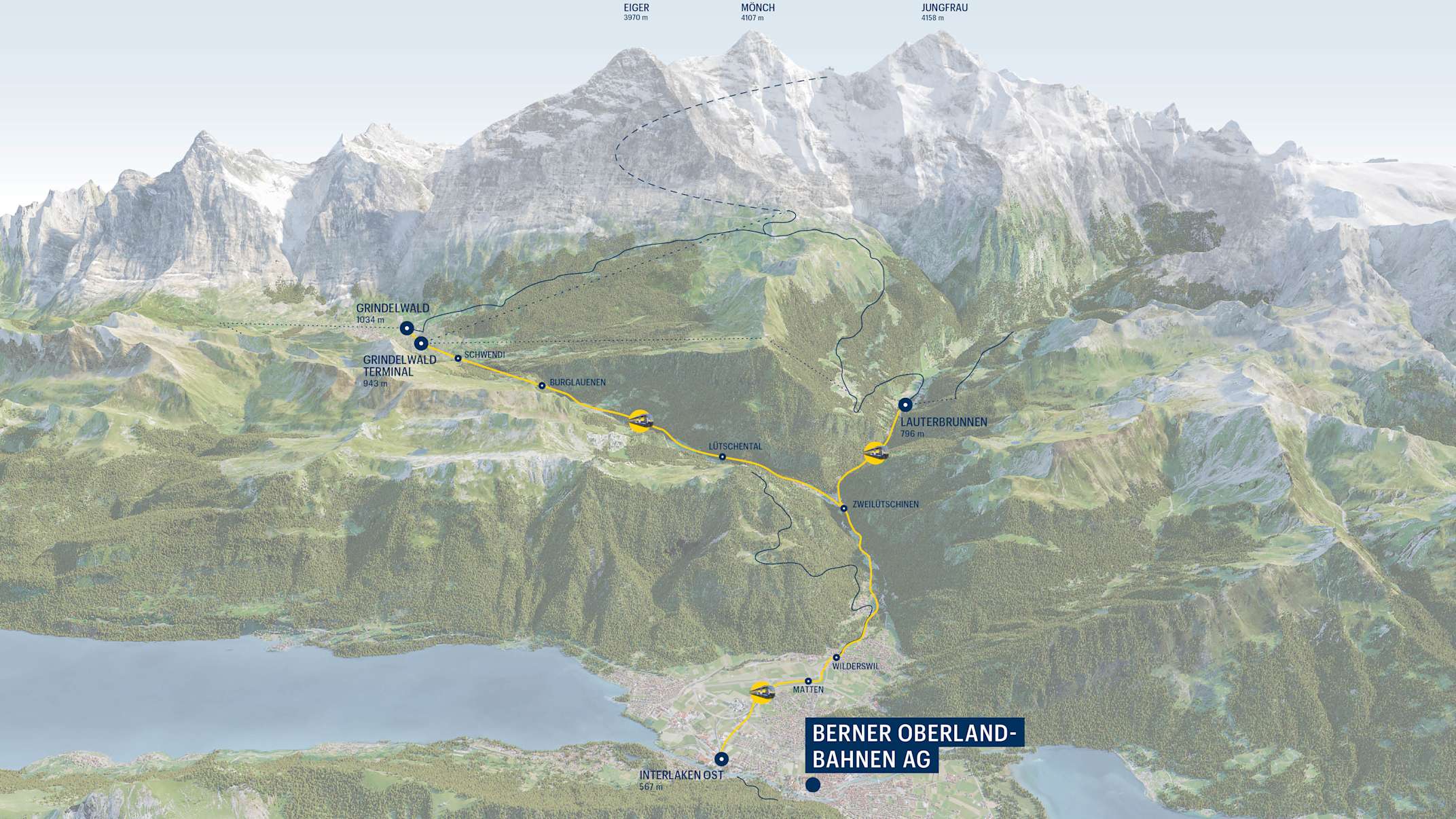Select the Lauterbrunnen station marker
Screen dimensions: 1456x819
tap(905, 405)
